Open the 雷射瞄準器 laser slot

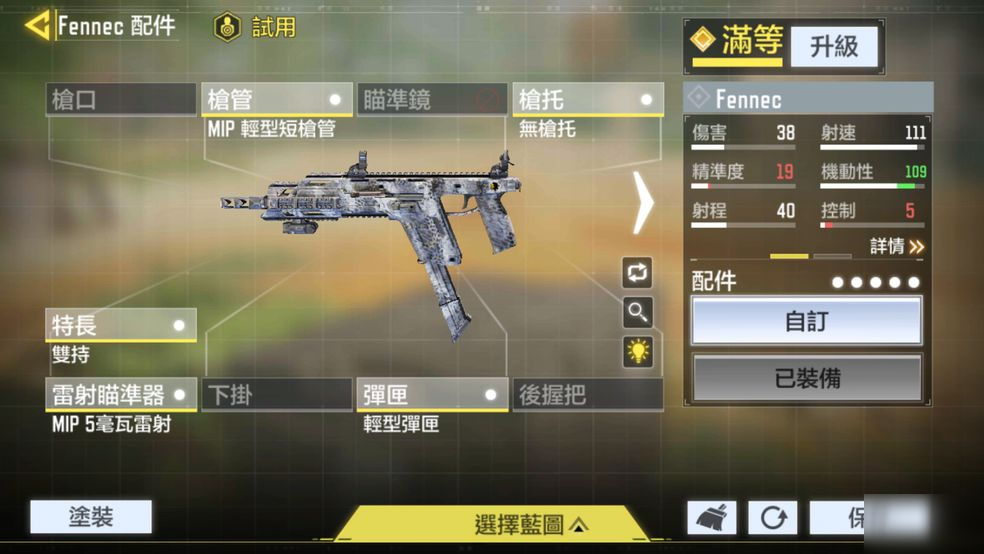pyautogui.click(x=121, y=394)
